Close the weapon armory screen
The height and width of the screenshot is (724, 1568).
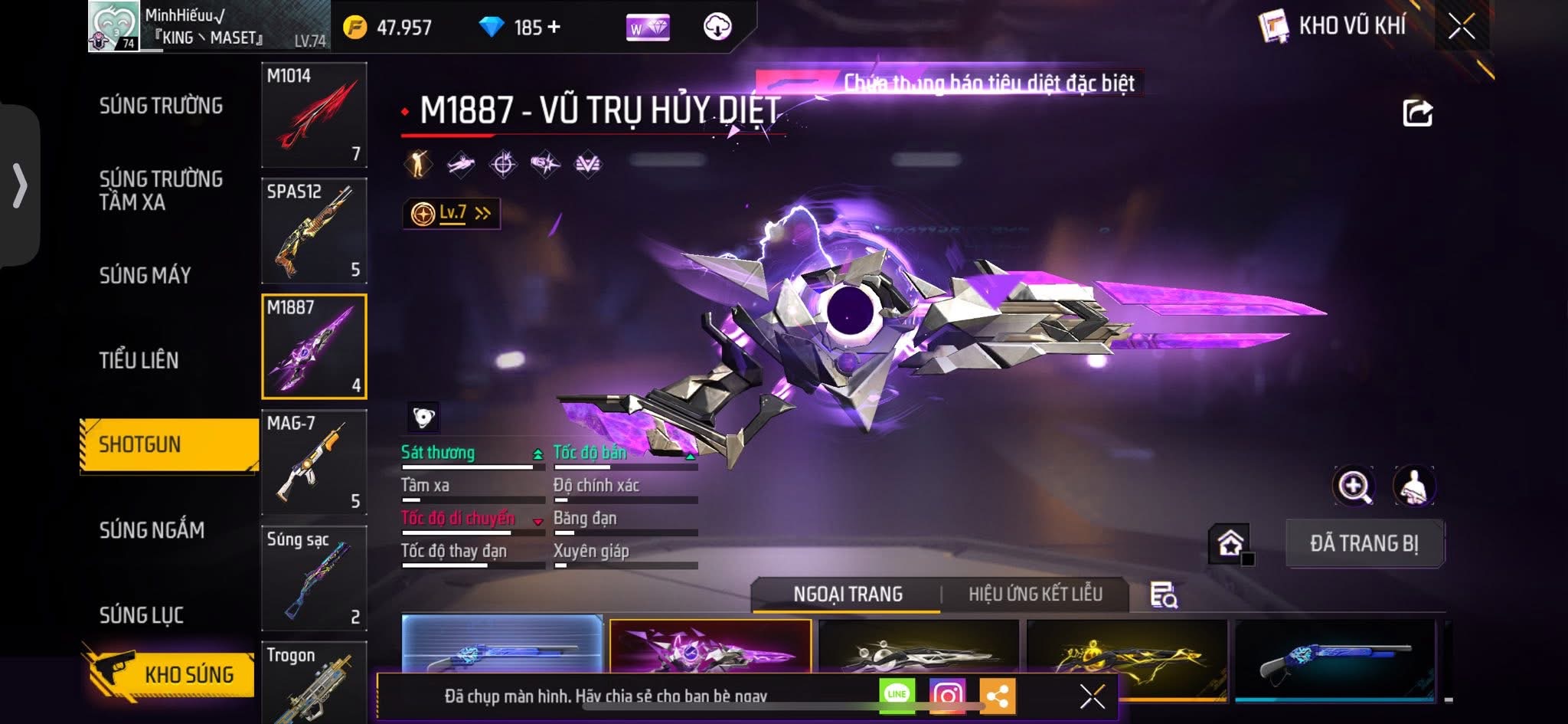coord(1461,27)
